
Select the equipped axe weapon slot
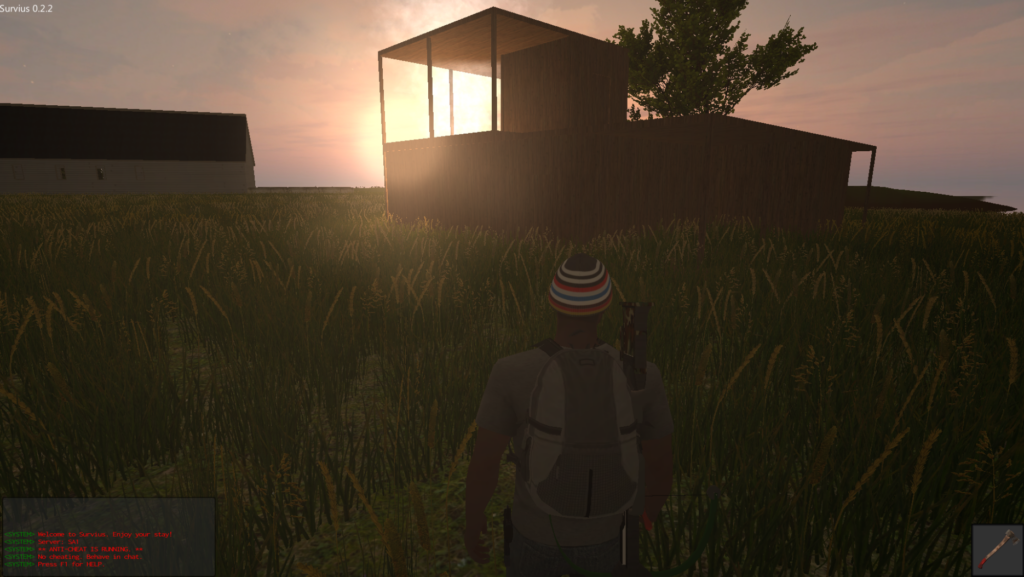(x=996, y=549)
